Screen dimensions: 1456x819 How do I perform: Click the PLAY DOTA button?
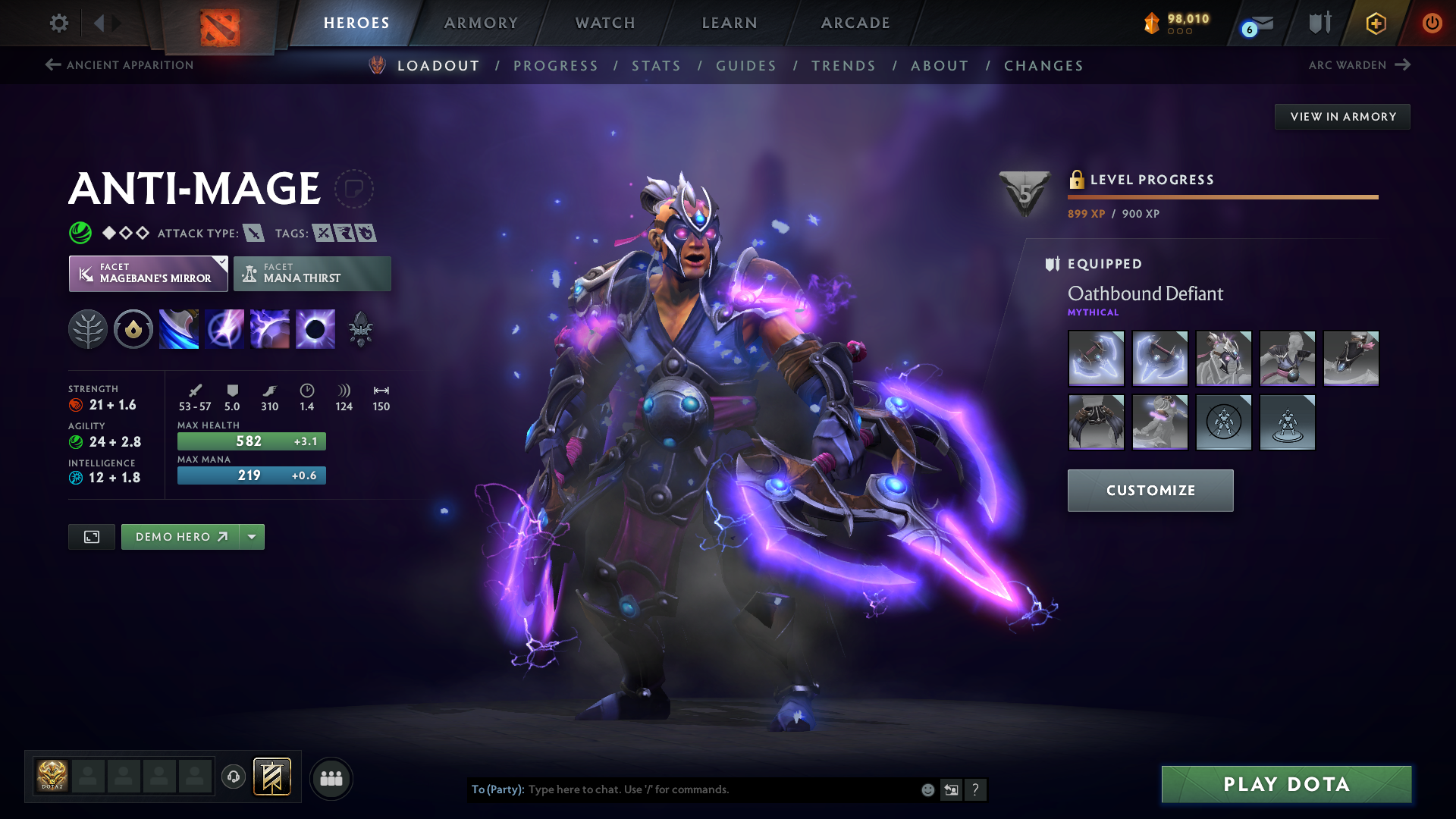(1286, 784)
